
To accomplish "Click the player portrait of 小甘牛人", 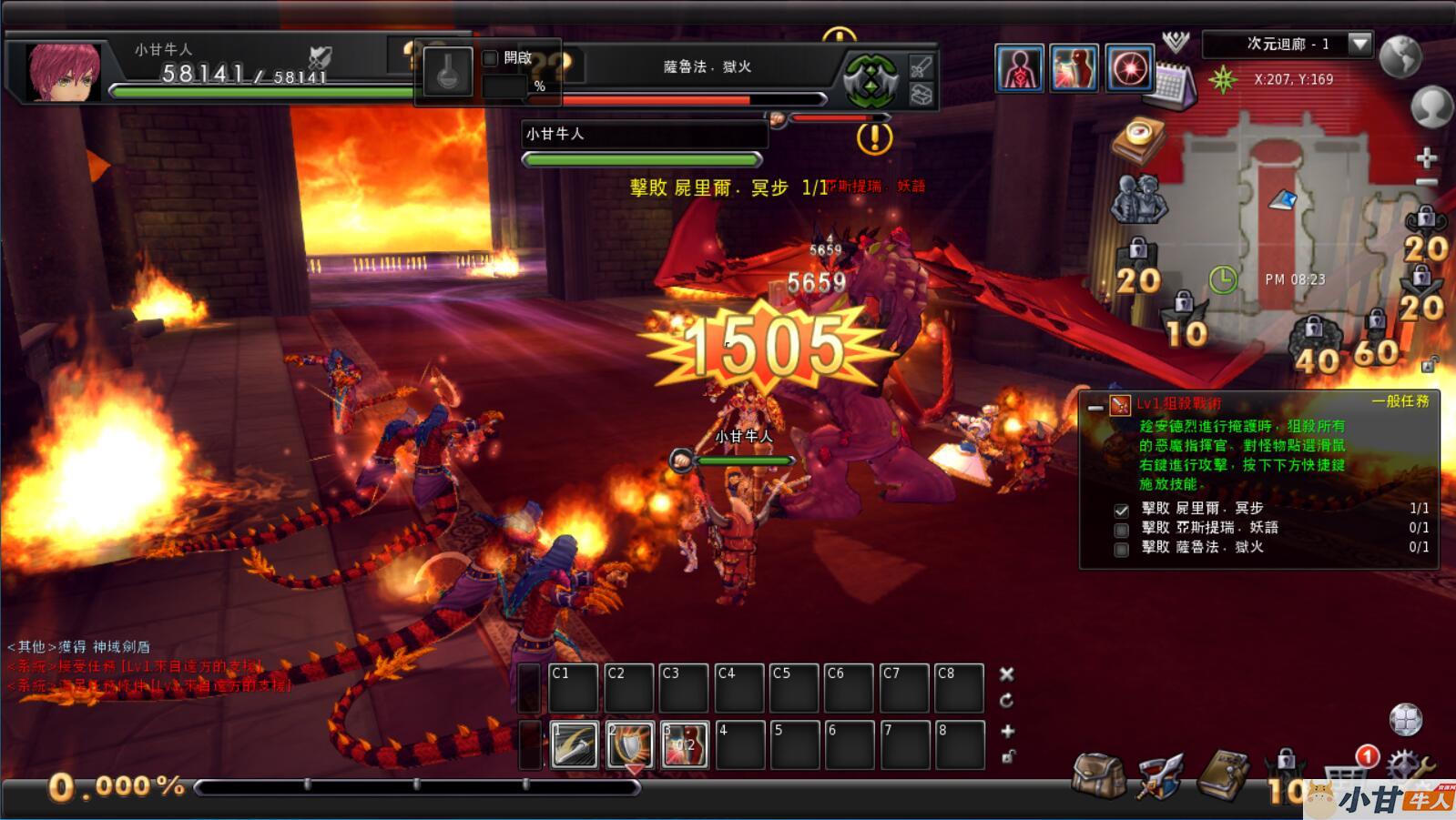I will [x=62, y=70].
